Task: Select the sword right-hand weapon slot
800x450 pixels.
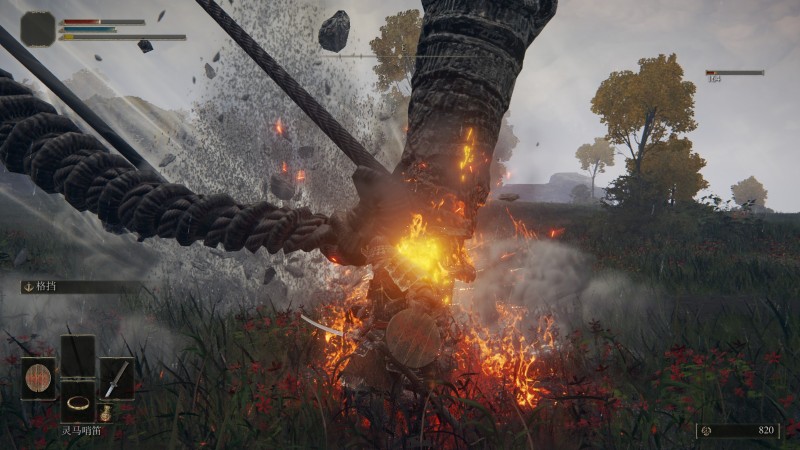Action: [x=116, y=379]
